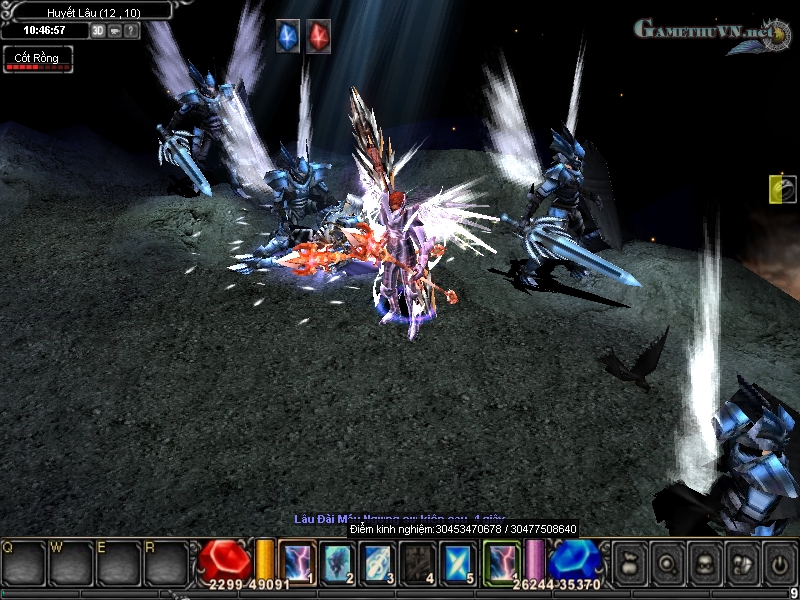Open the helmet character button
This screenshot has width=800, height=600.
click(705, 561)
